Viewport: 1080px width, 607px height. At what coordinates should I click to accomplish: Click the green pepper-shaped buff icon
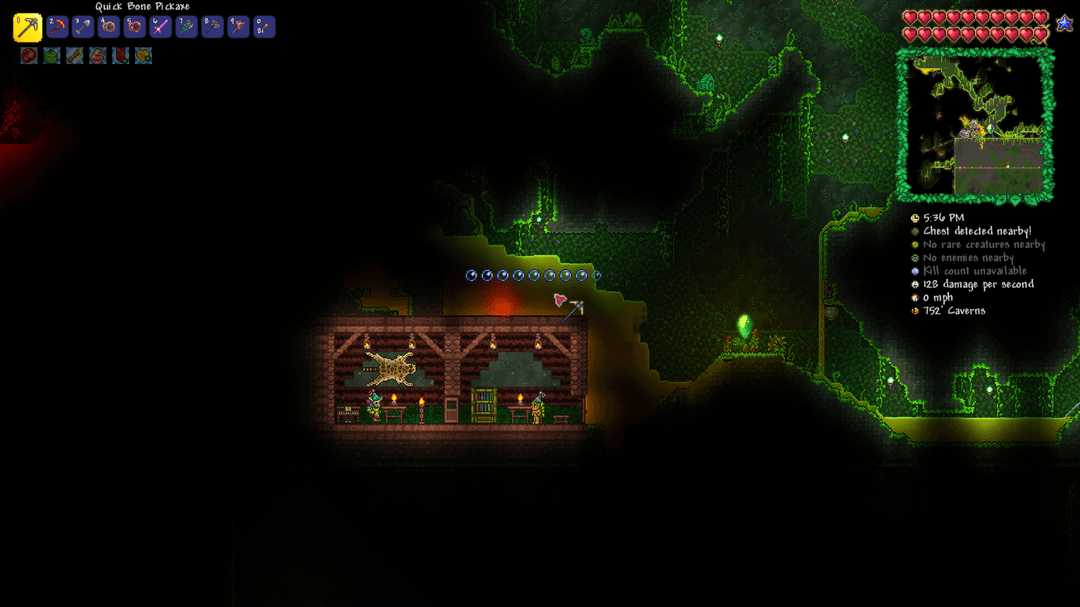[x=52, y=56]
